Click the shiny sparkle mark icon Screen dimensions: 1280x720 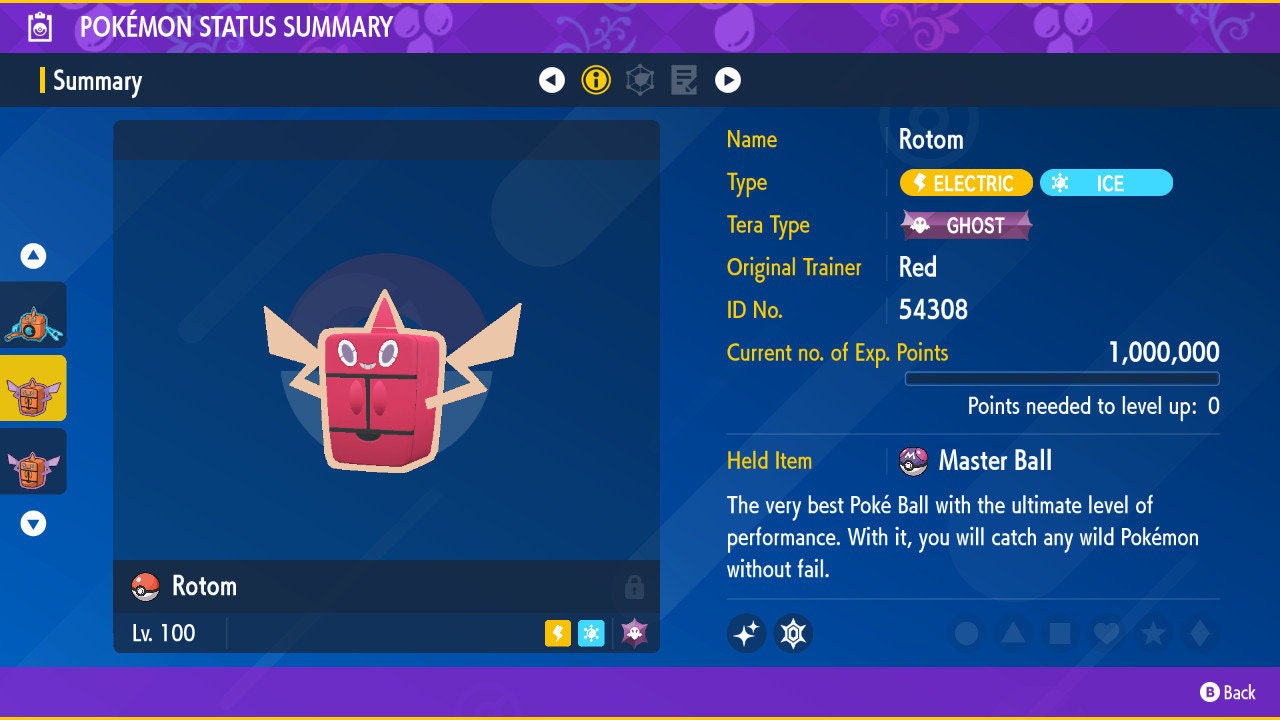pyautogui.click(x=746, y=633)
